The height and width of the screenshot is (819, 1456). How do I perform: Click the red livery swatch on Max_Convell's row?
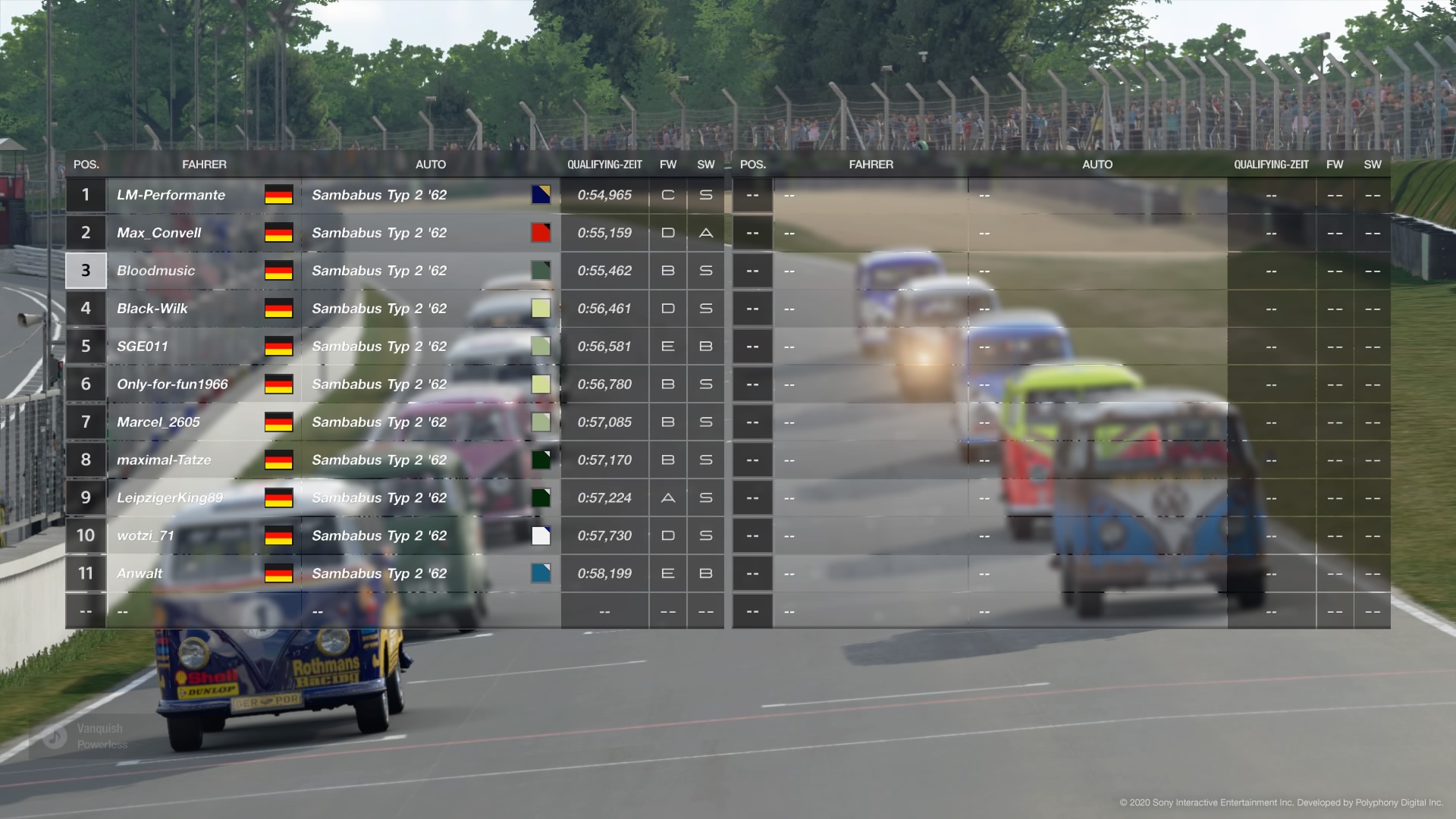click(x=540, y=233)
